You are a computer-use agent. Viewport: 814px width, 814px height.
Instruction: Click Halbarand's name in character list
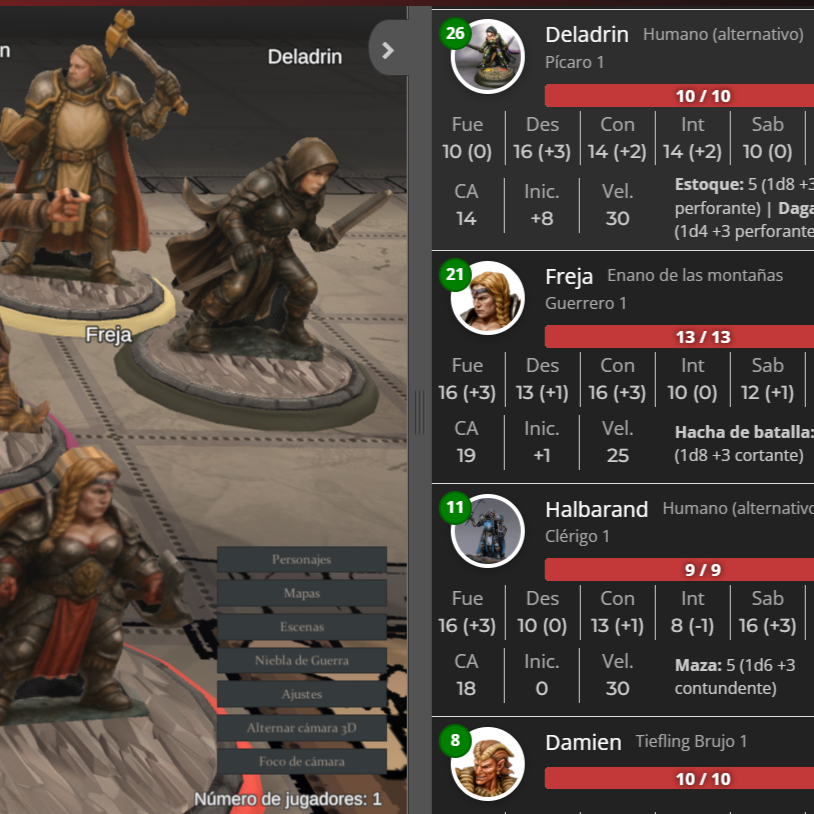[596, 509]
